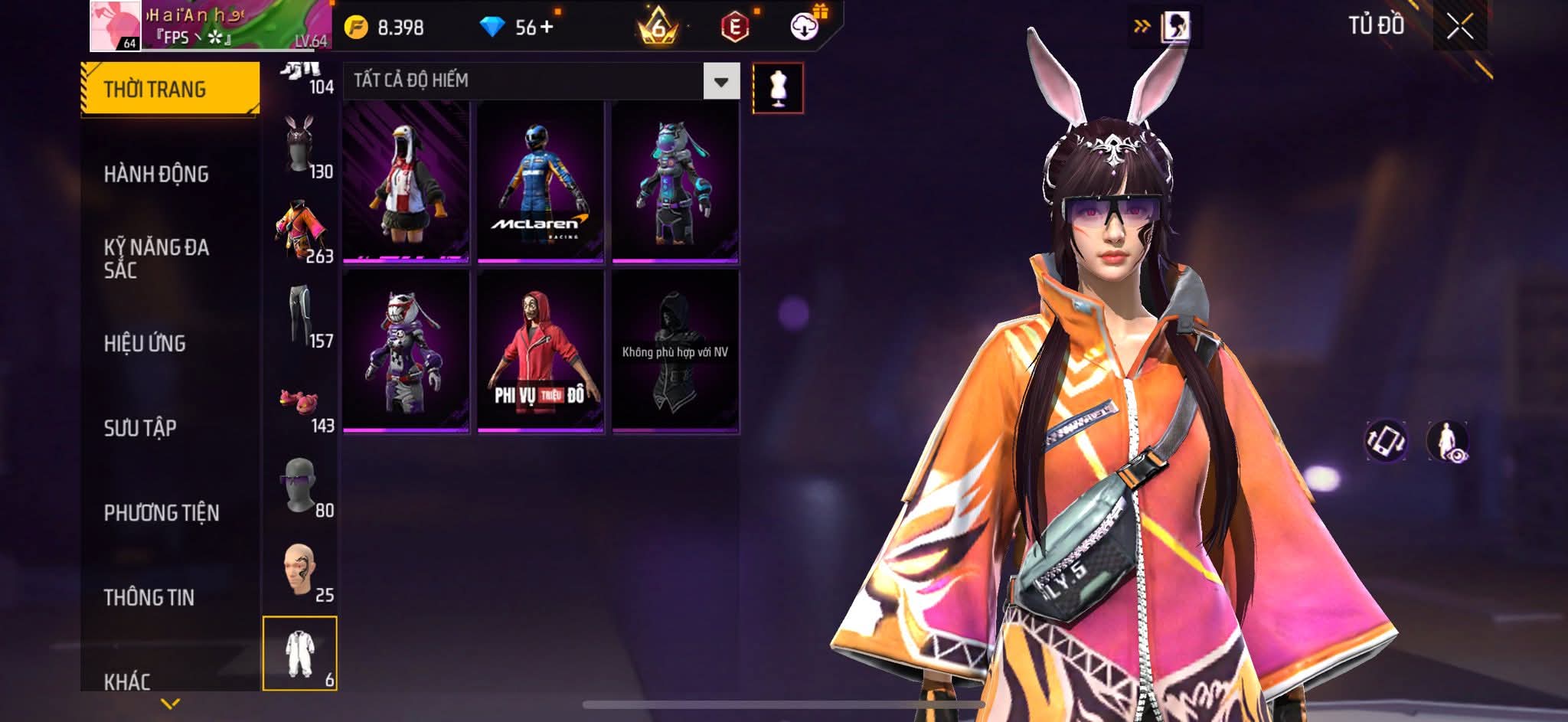1568x722 pixels.
Task: Select the bunny ears headwear category
Action: click(300, 145)
